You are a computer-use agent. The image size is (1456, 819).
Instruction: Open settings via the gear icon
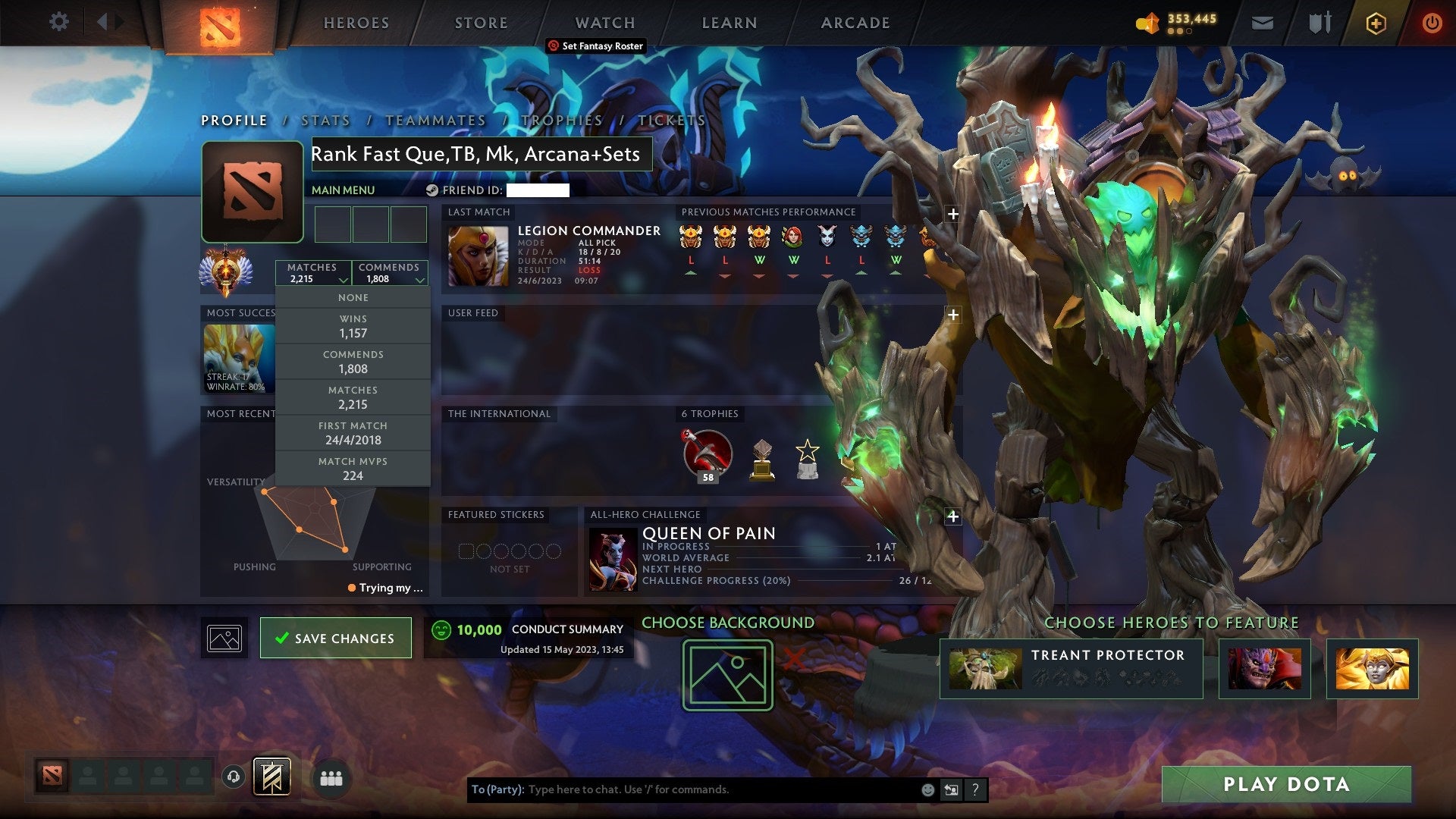click(x=57, y=22)
